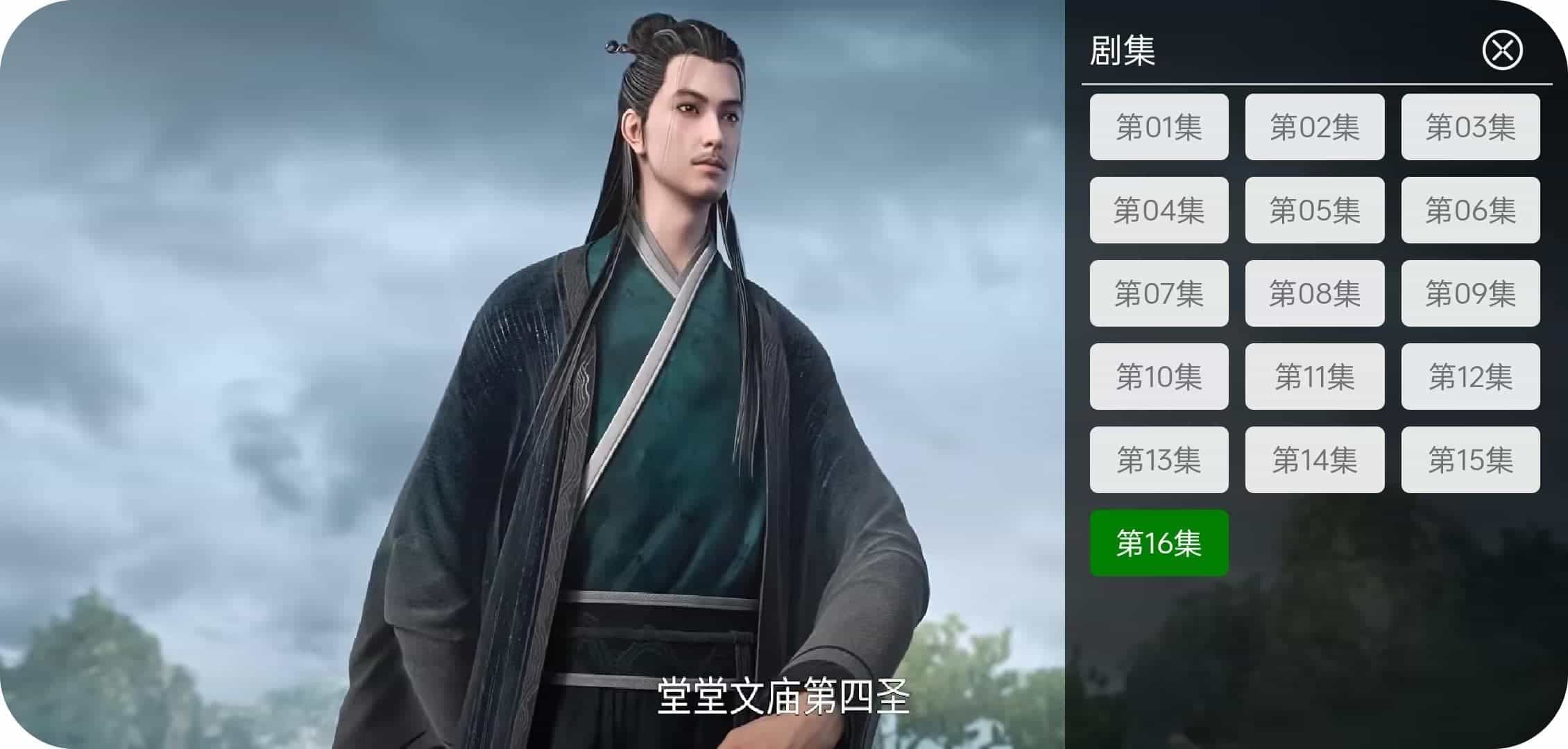Open episode 第09集
The height and width of the screenshot is (749, 1568).
(1470, 293)
